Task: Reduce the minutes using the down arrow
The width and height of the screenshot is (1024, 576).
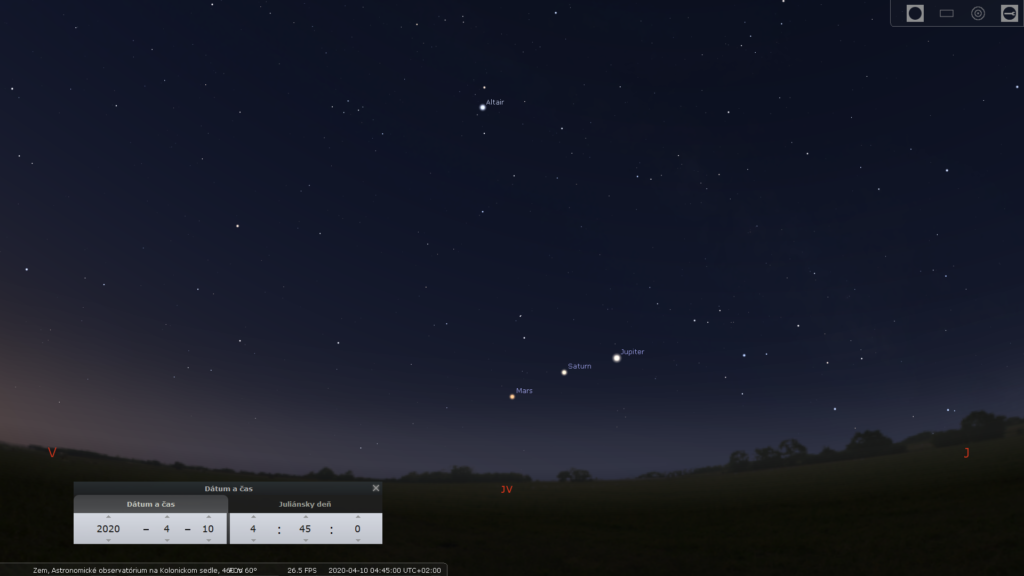Action: [x=305, y=540]
